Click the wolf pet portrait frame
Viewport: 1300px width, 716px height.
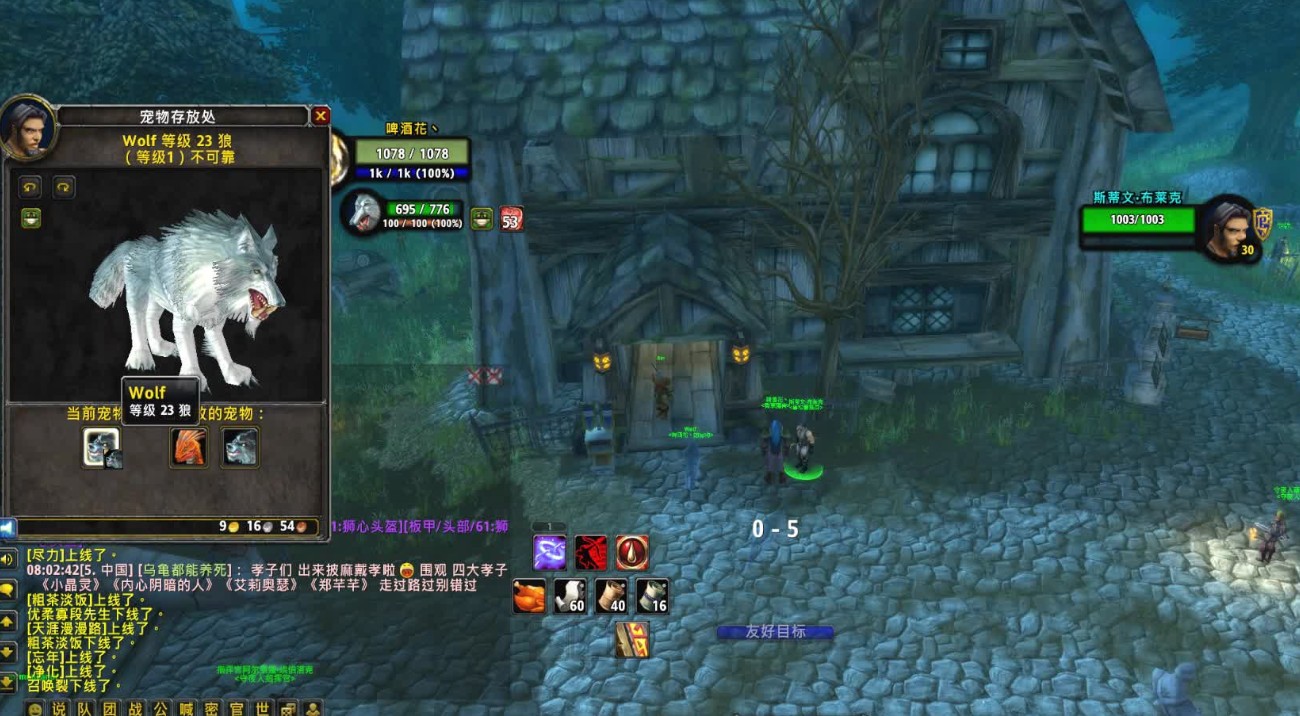[362, 212]
